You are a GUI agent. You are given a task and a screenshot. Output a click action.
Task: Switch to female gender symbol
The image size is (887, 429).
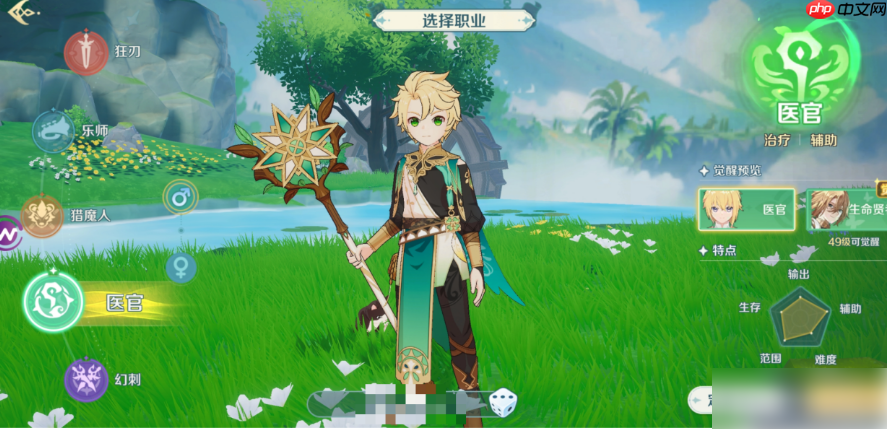pyautogui.click(x=180, y=267)
